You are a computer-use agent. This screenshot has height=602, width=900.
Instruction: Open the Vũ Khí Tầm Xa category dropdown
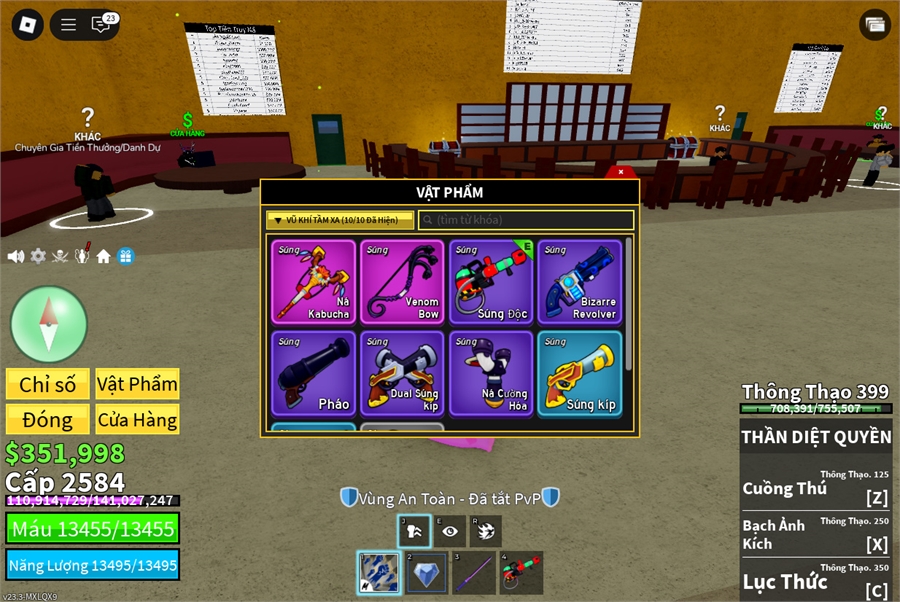pos(339,220)
